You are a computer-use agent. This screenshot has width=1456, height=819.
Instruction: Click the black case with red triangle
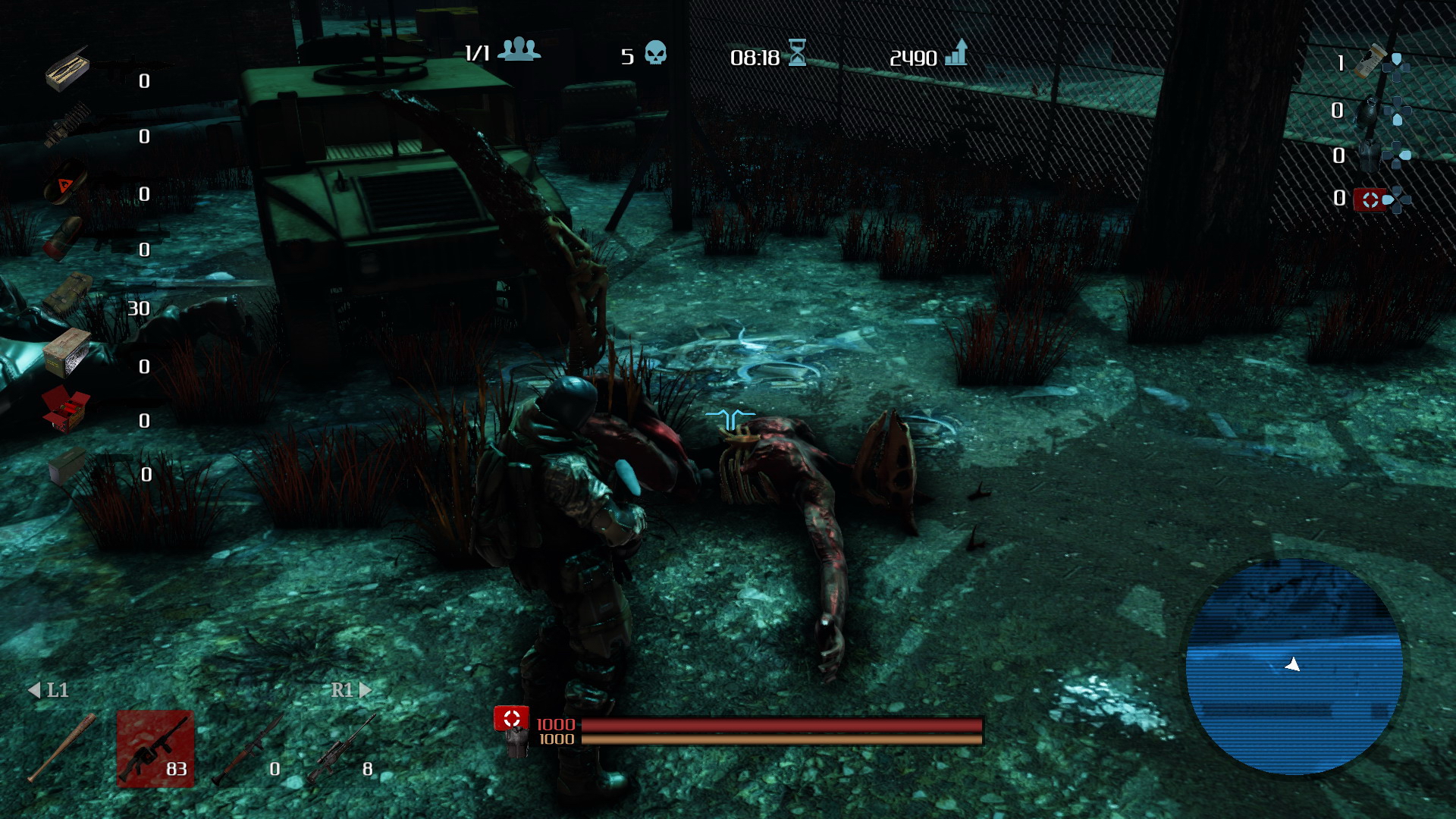[65, 183]
